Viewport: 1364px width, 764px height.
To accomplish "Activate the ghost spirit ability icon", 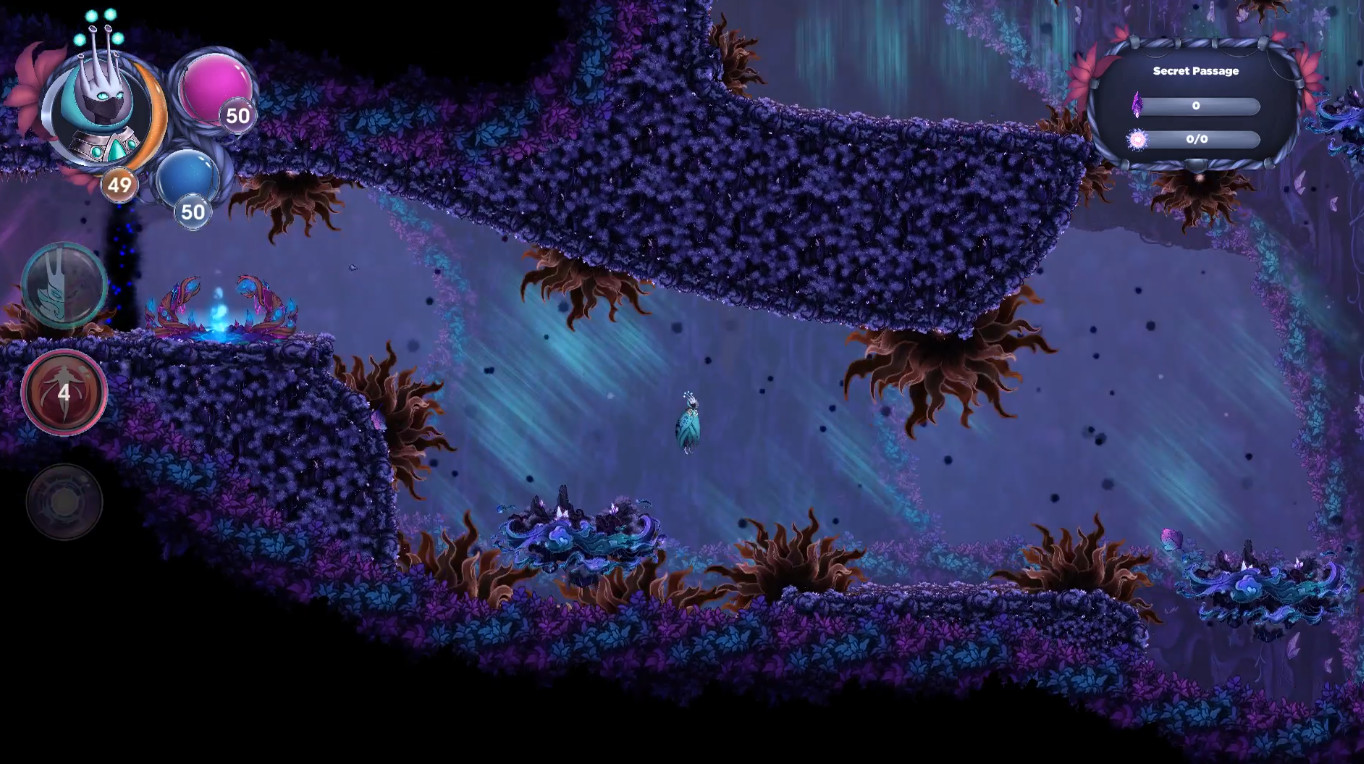I will (x=63, y=288).
